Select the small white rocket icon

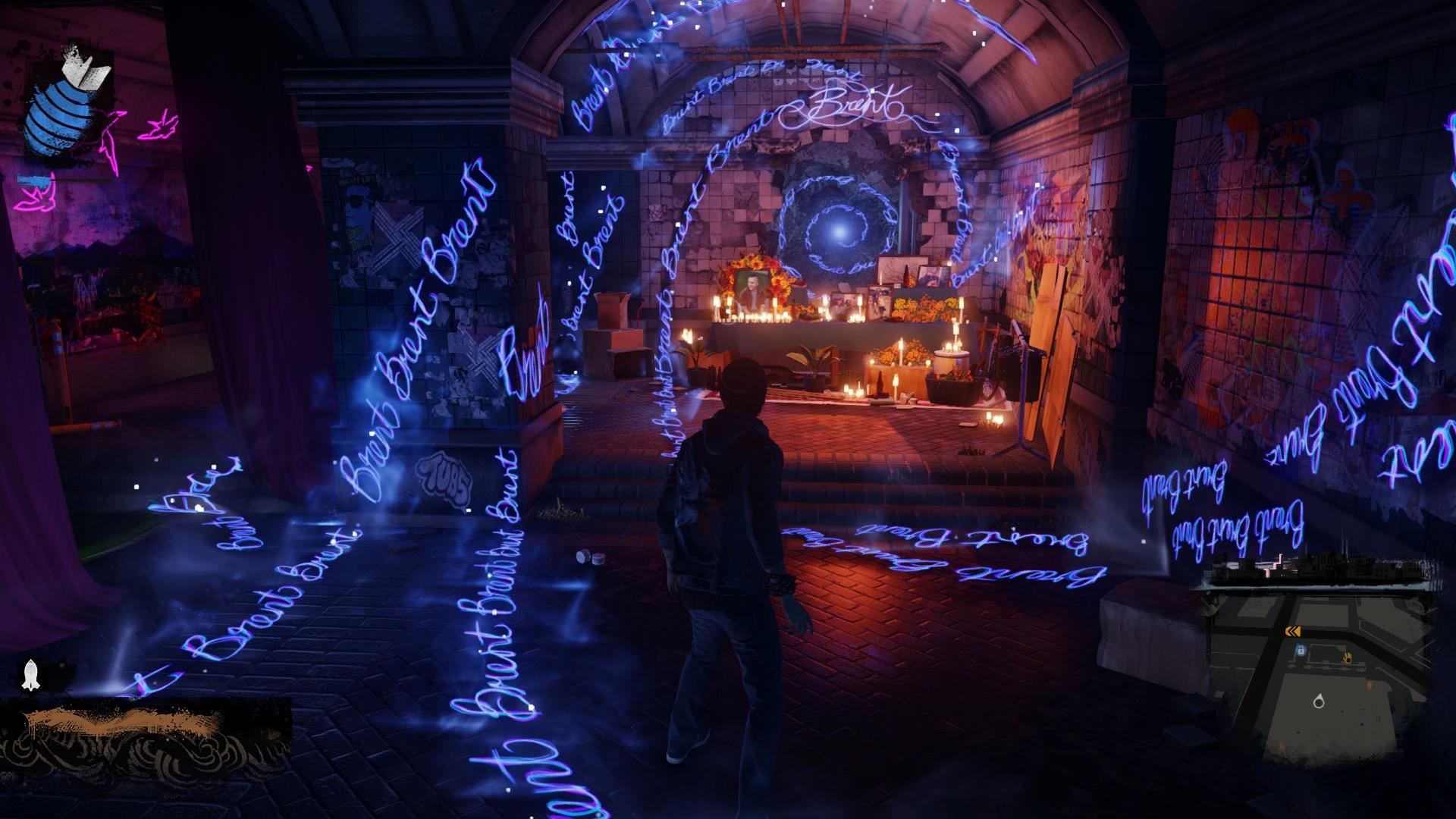(x=31, y=674)
